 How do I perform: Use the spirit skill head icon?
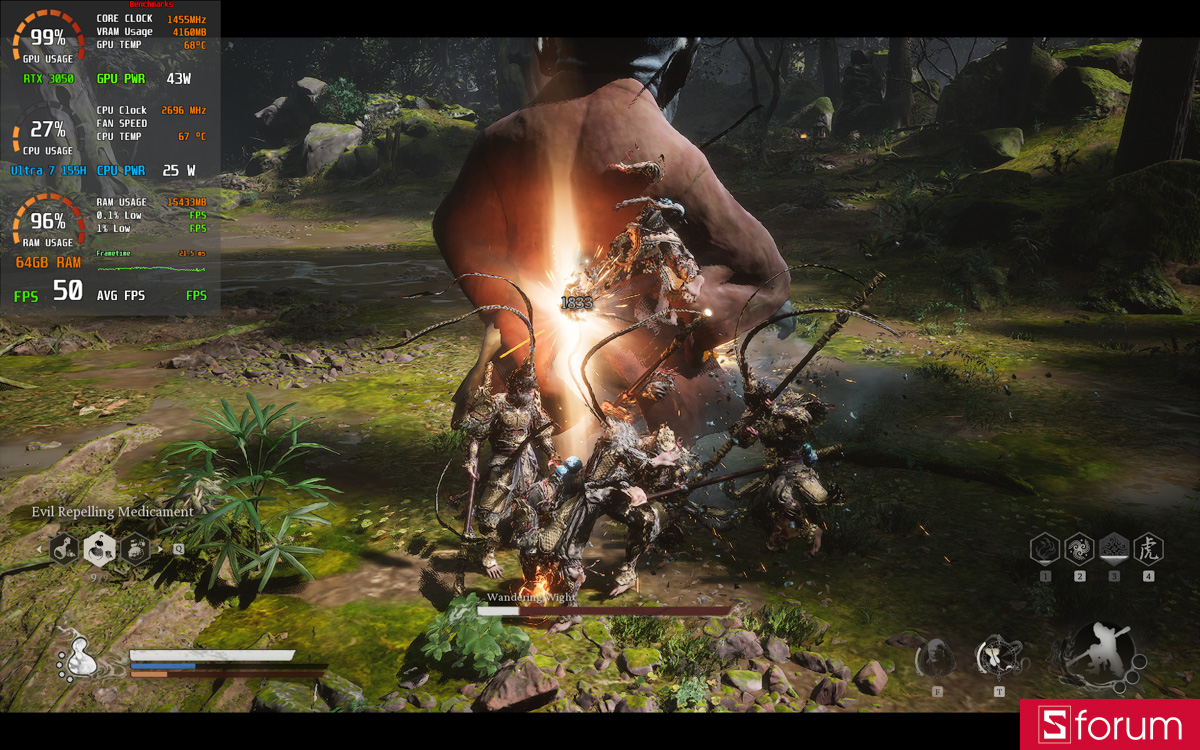click(x=937, y=658)
